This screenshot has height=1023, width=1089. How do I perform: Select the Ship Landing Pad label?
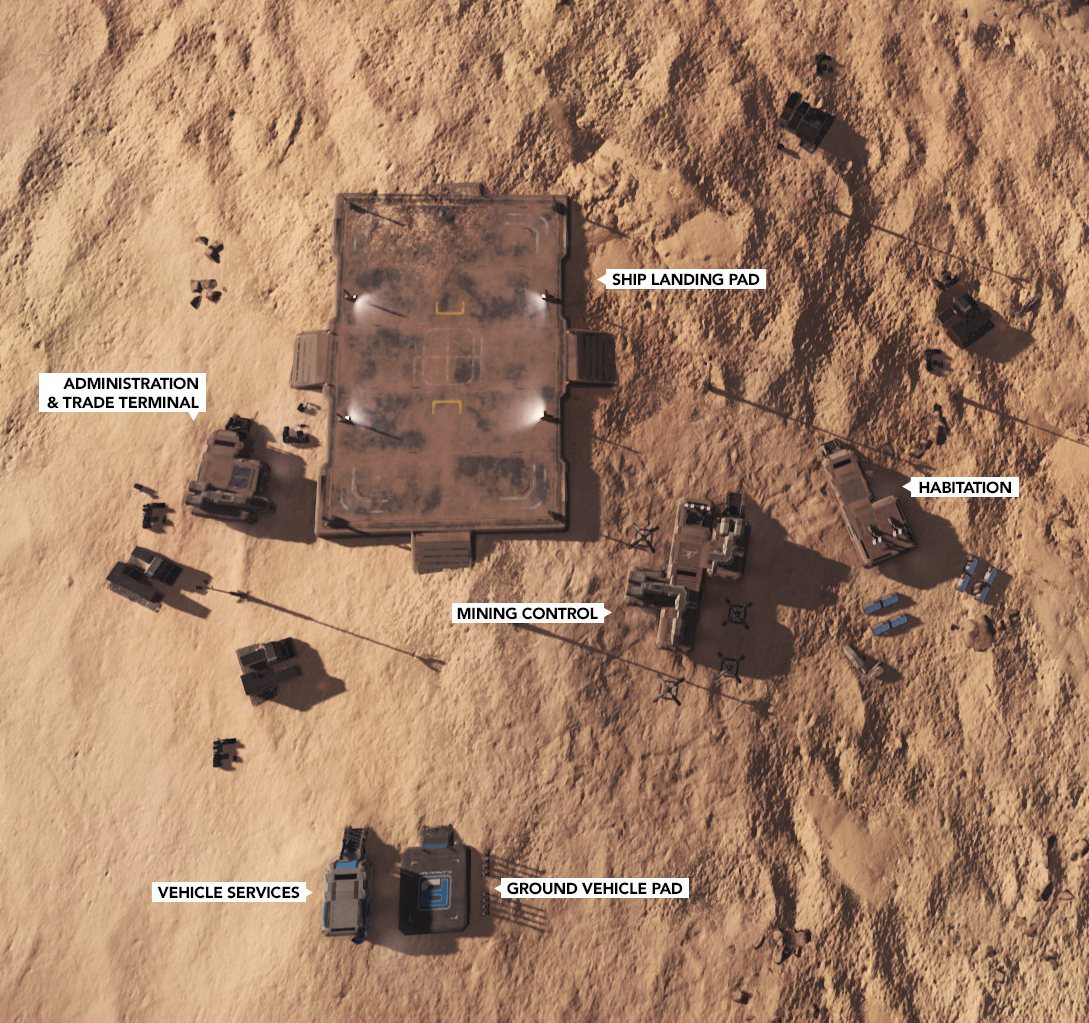tap(685, 280)
